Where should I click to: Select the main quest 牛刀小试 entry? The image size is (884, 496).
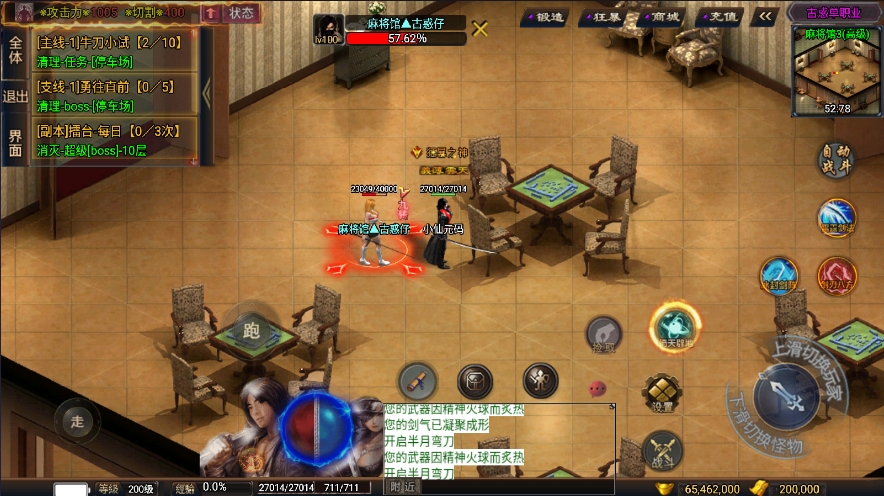tap(115, 50)
